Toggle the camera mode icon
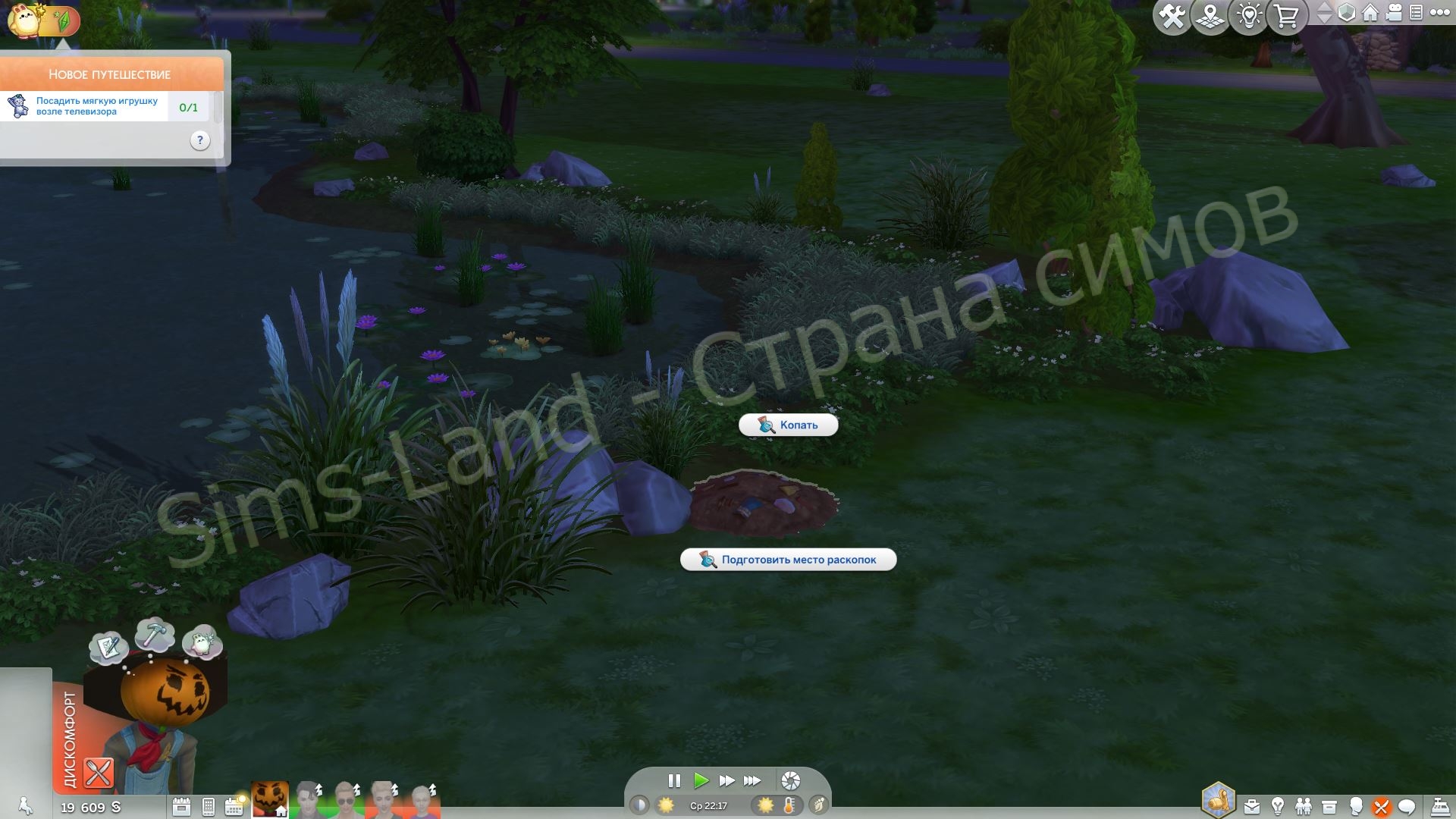 tap(1394, 13)
